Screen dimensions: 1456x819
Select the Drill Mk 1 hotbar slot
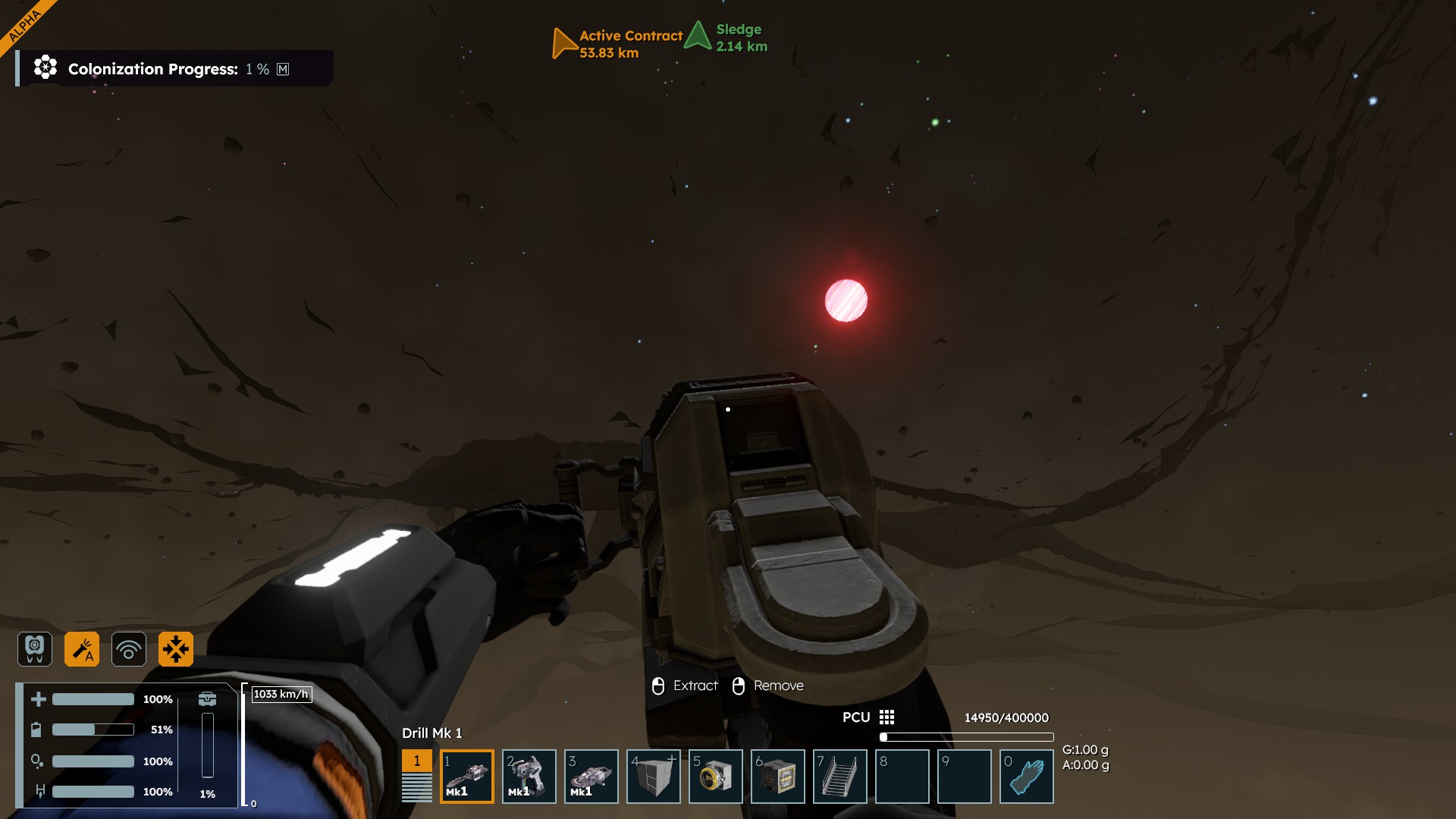pyautogui.click(x=466, y=776)
